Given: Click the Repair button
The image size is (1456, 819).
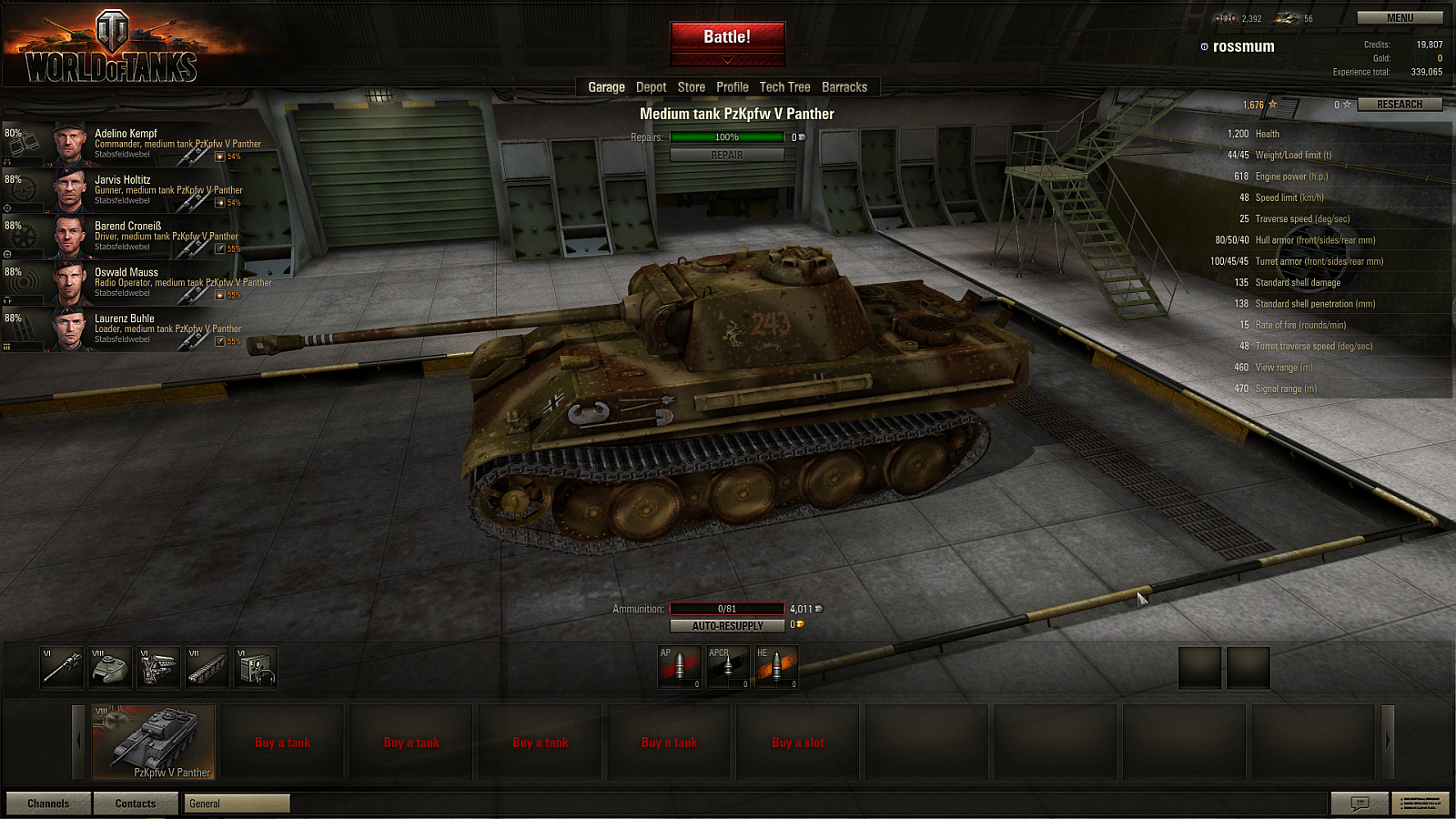Looking at the screenshot, I should pos(727,156).
